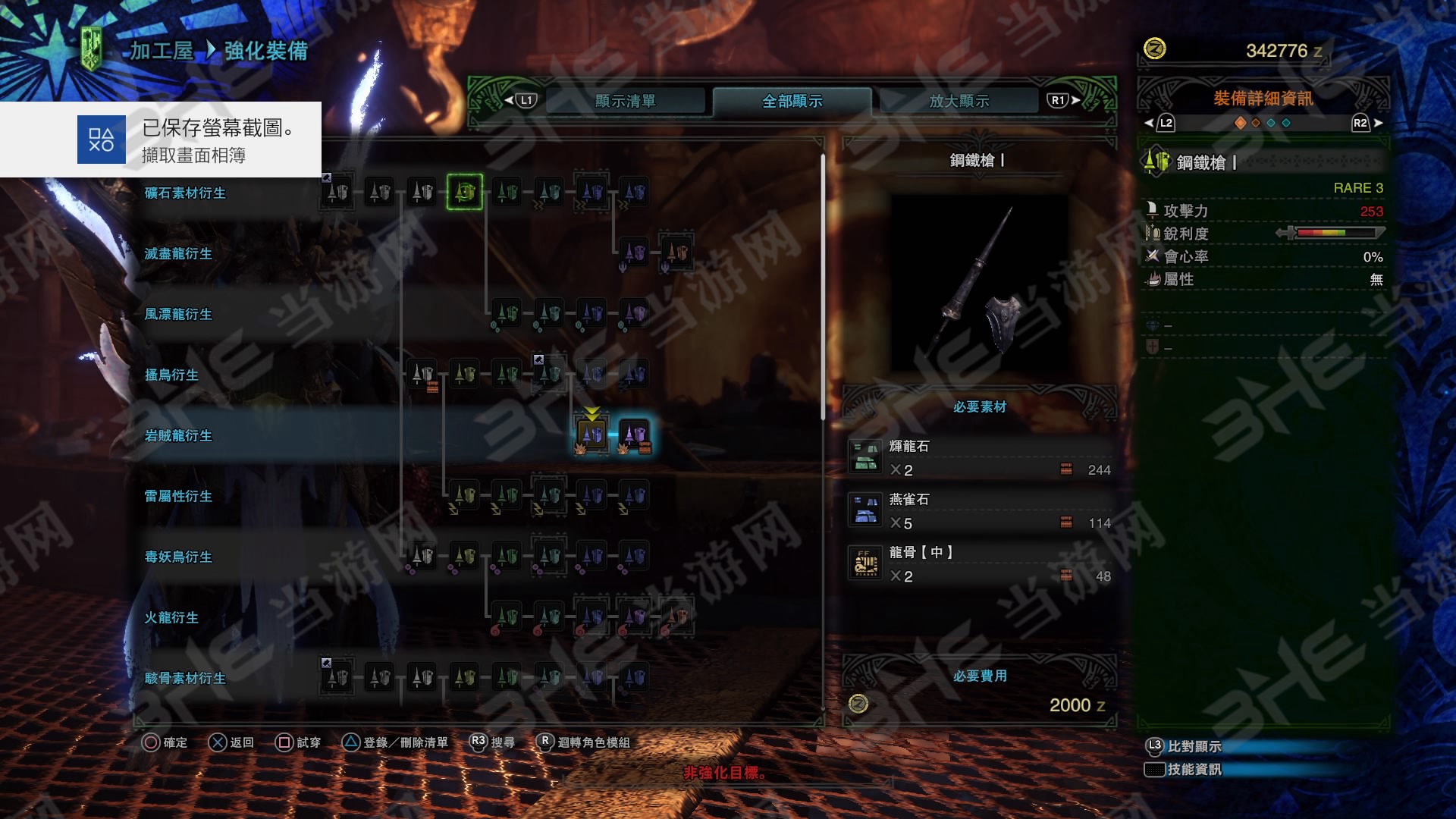Open the saved screenshot notification
The width and height of the screenshot is (1456, 819).
point(161,140)
